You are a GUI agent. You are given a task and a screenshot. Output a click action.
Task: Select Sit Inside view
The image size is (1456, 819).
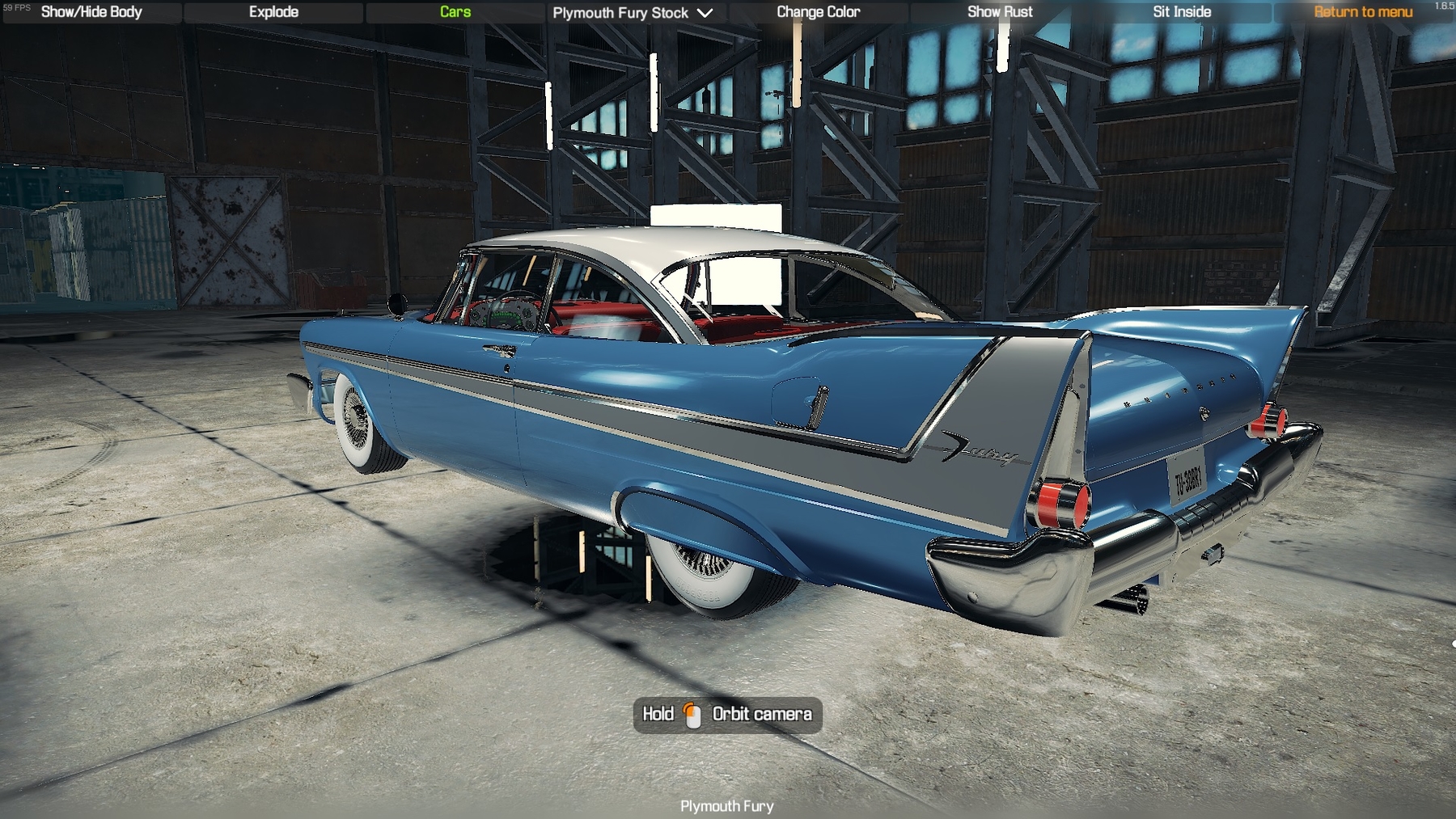pos(1182,12)
